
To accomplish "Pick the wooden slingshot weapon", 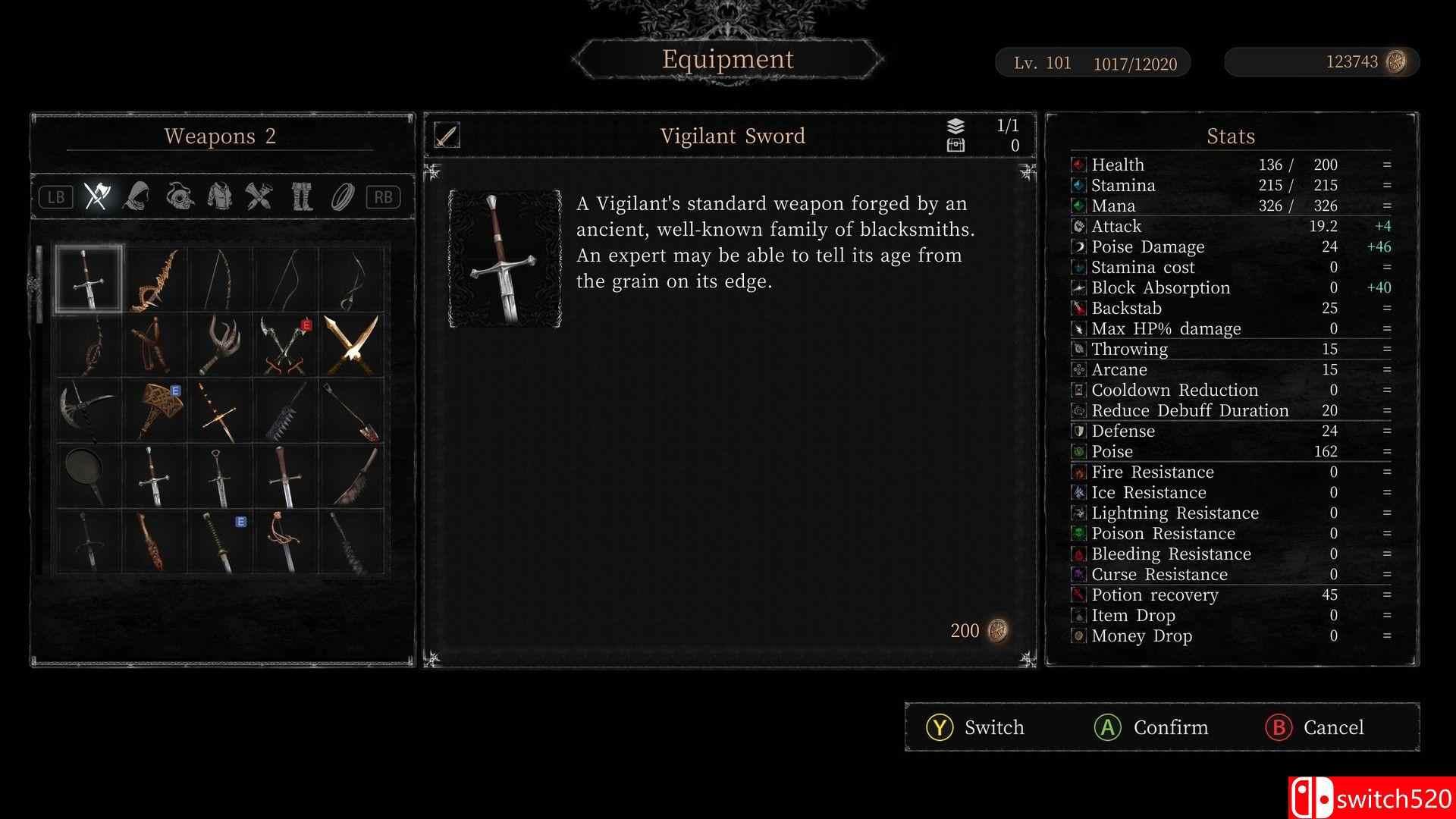I will tap(155, 345).
